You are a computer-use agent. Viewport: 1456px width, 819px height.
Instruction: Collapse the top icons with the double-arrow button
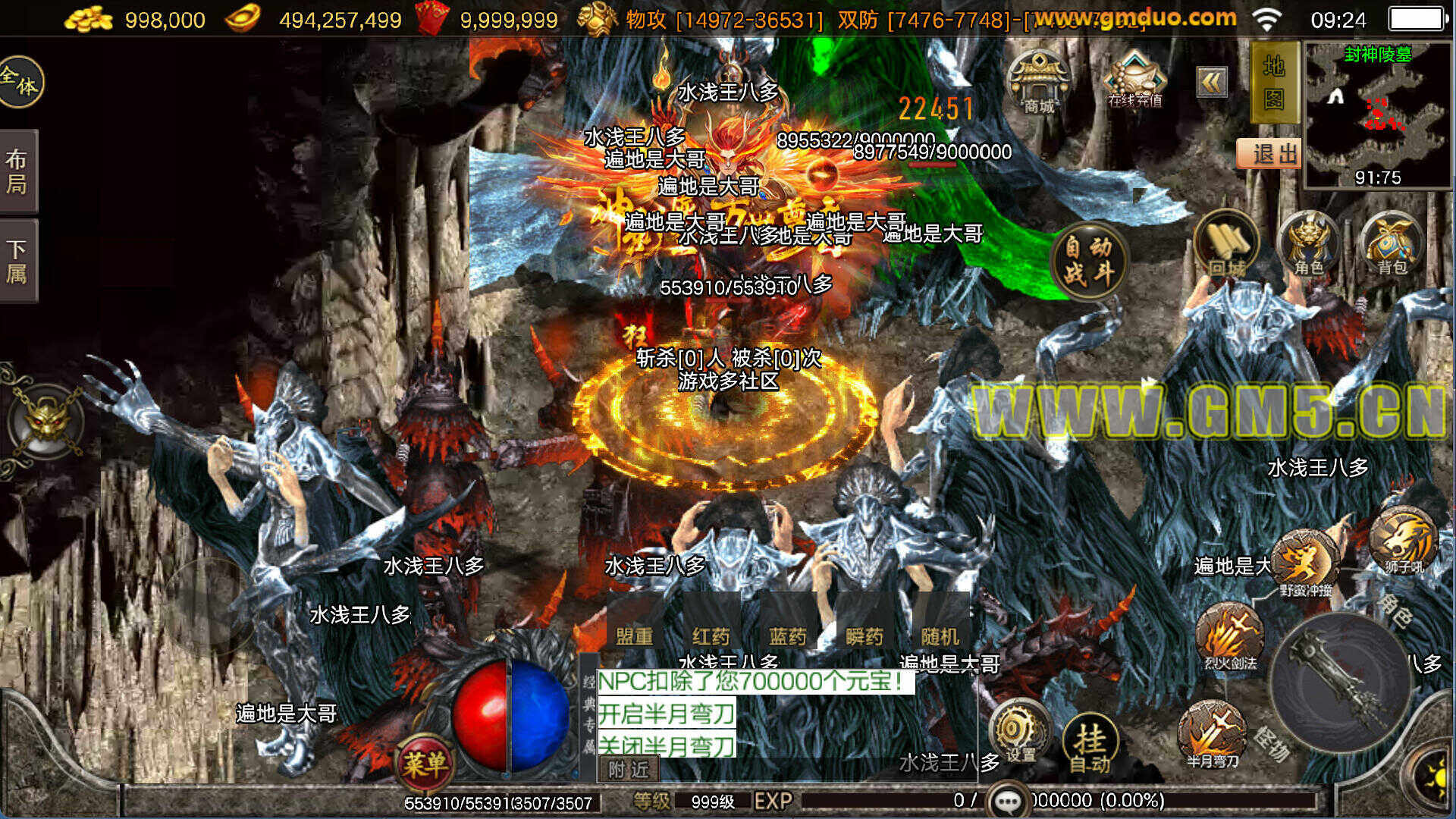coord(1212,82)
